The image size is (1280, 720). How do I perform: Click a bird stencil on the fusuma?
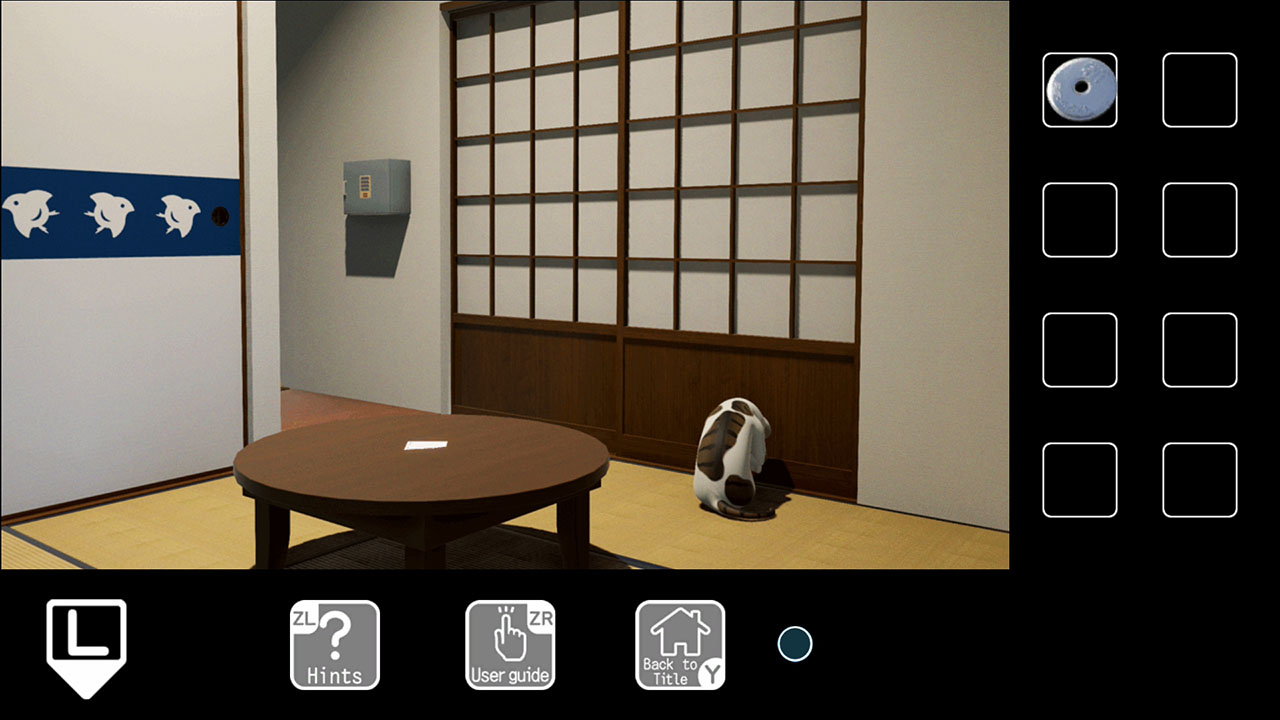[110, 215]
